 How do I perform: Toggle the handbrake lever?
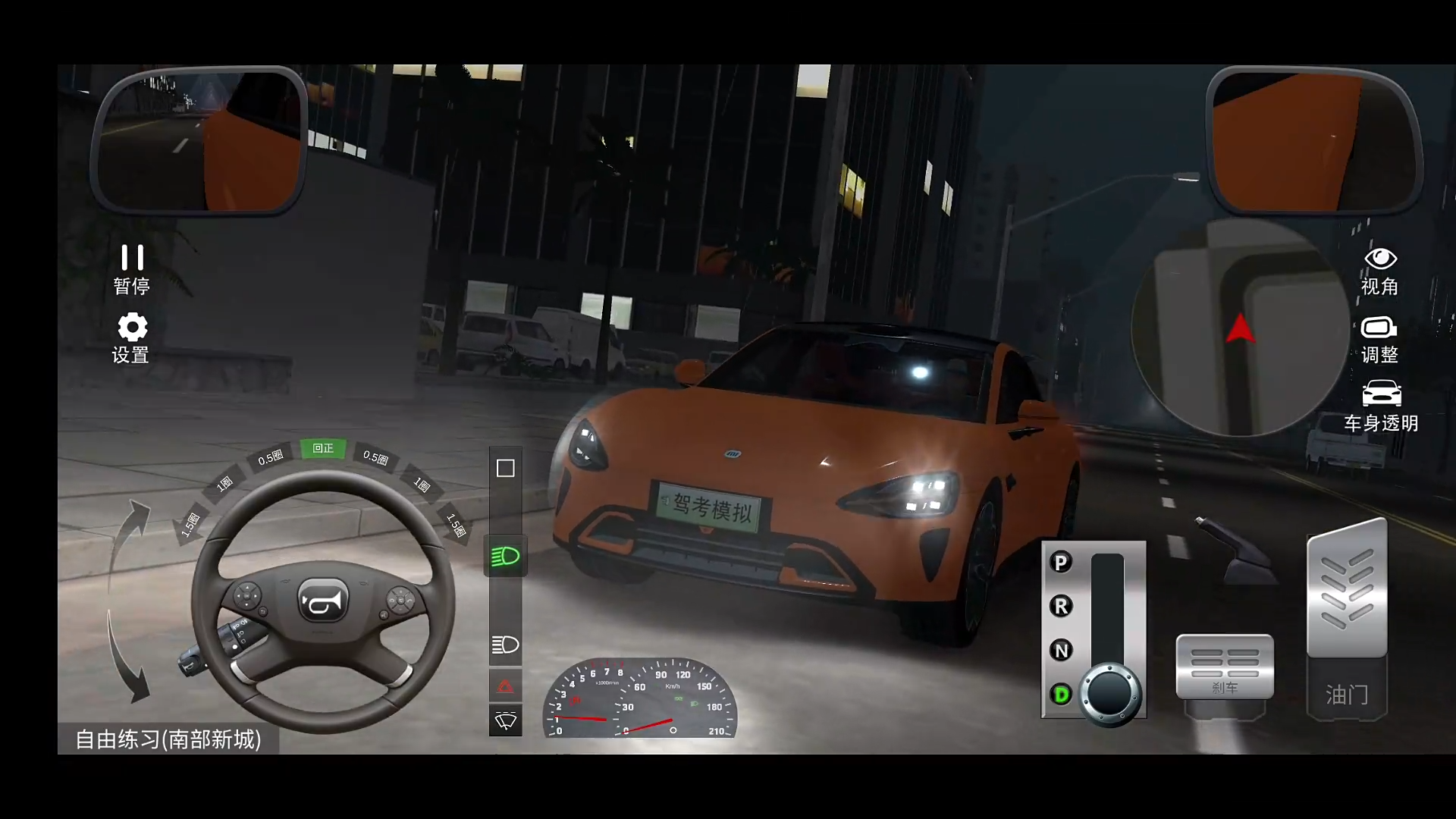tap(1235, 551)
